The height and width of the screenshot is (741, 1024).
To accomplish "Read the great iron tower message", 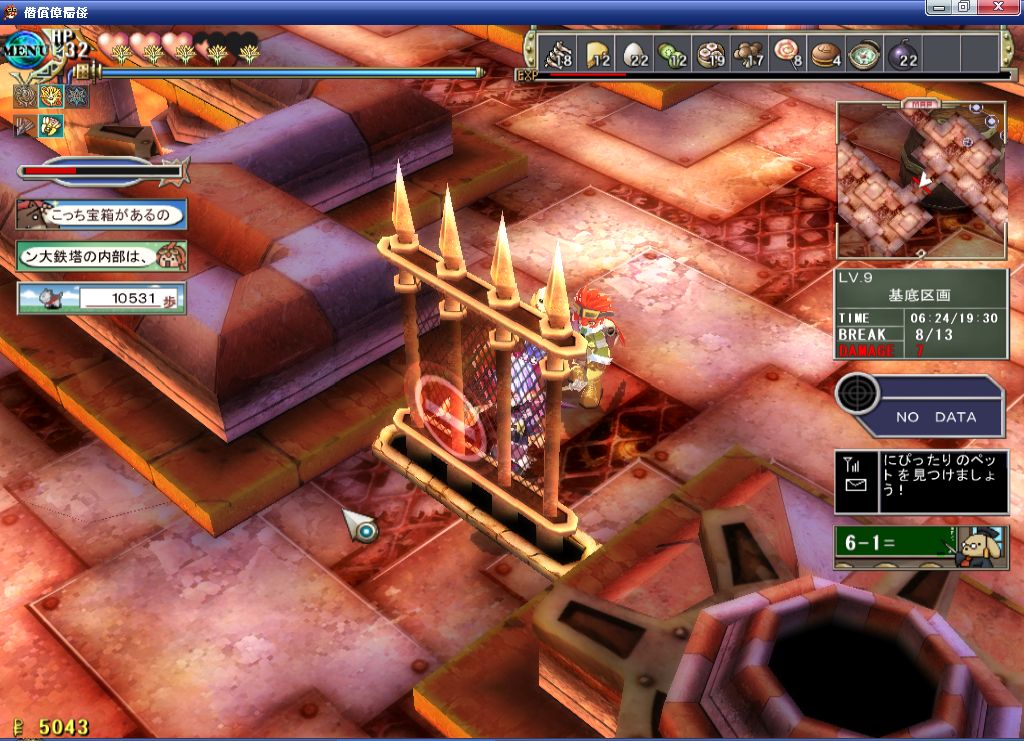I will [101, 256].
